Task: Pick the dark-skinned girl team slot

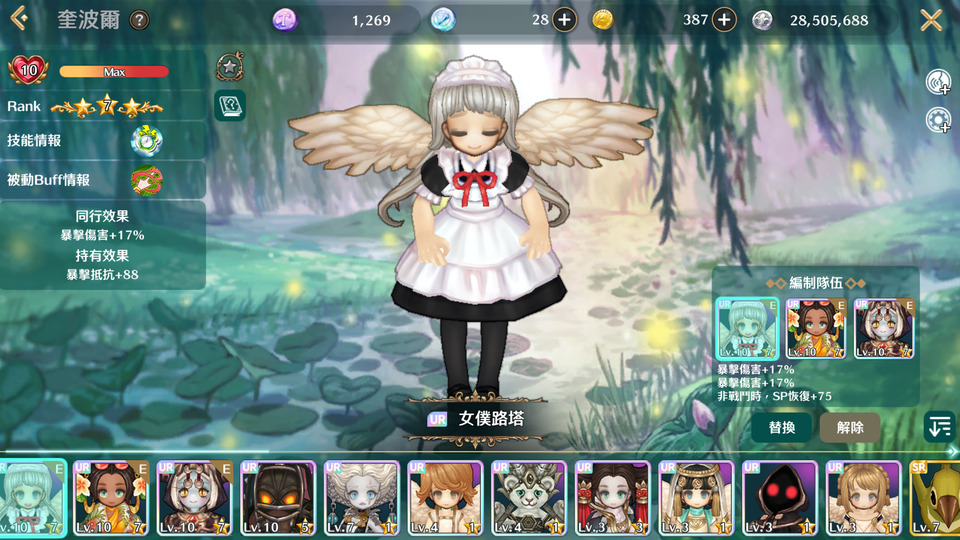Action: coord(815,329)
